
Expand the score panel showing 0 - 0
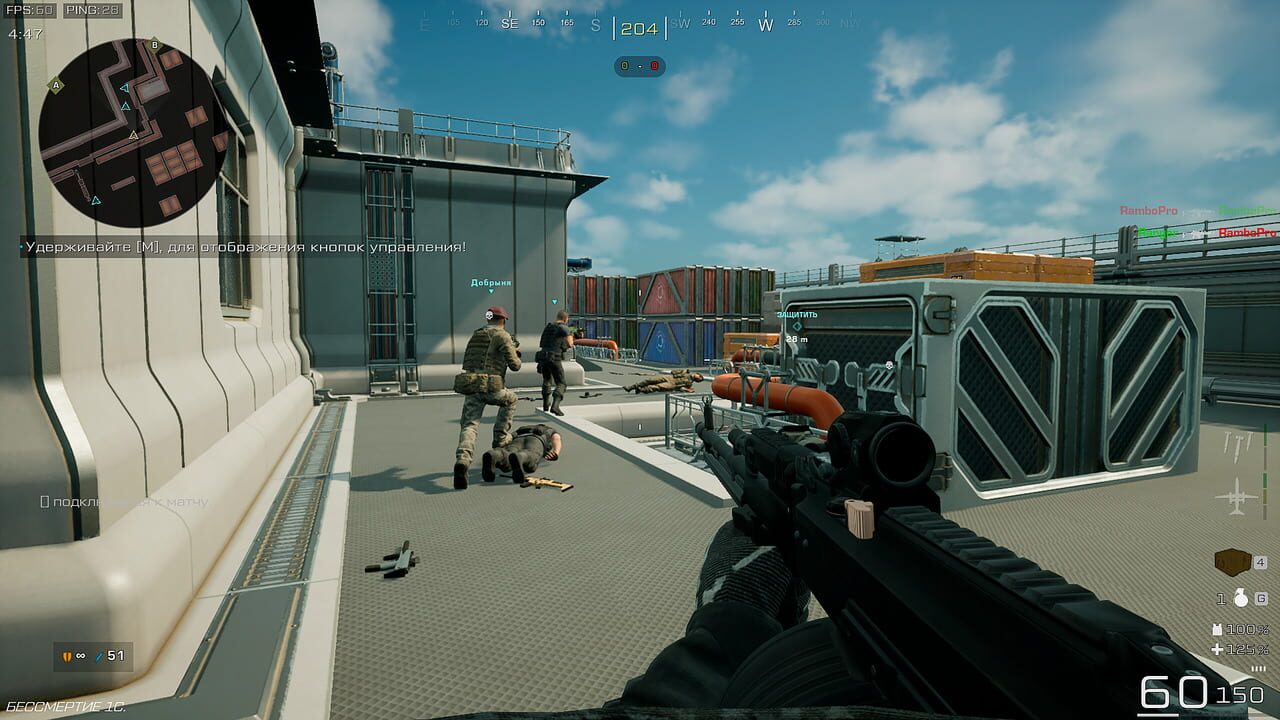tap(639, 64)
